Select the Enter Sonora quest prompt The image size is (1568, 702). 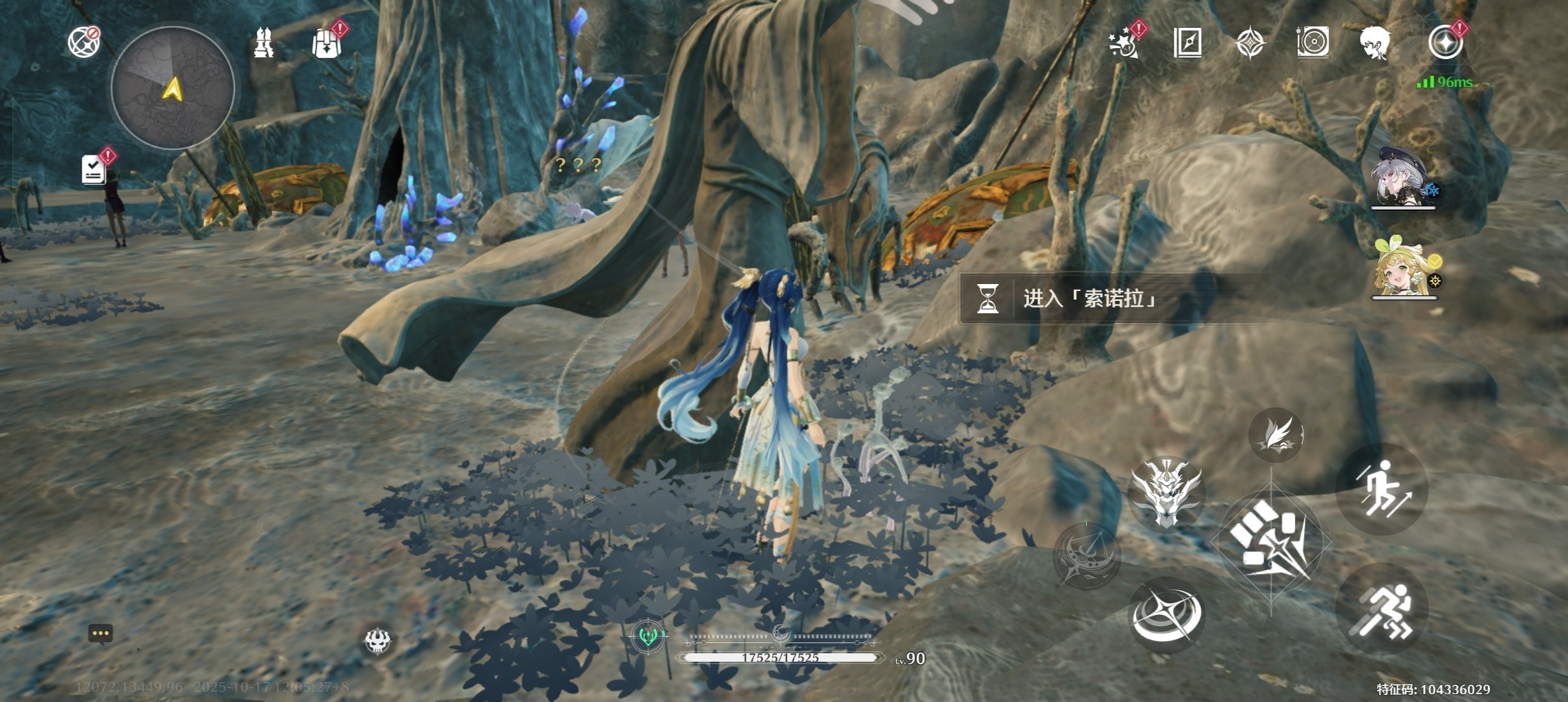tap(1091, 298)
